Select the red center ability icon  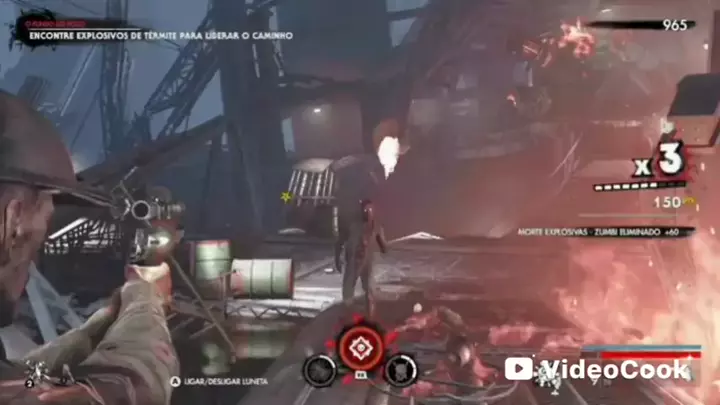point(360,346)
